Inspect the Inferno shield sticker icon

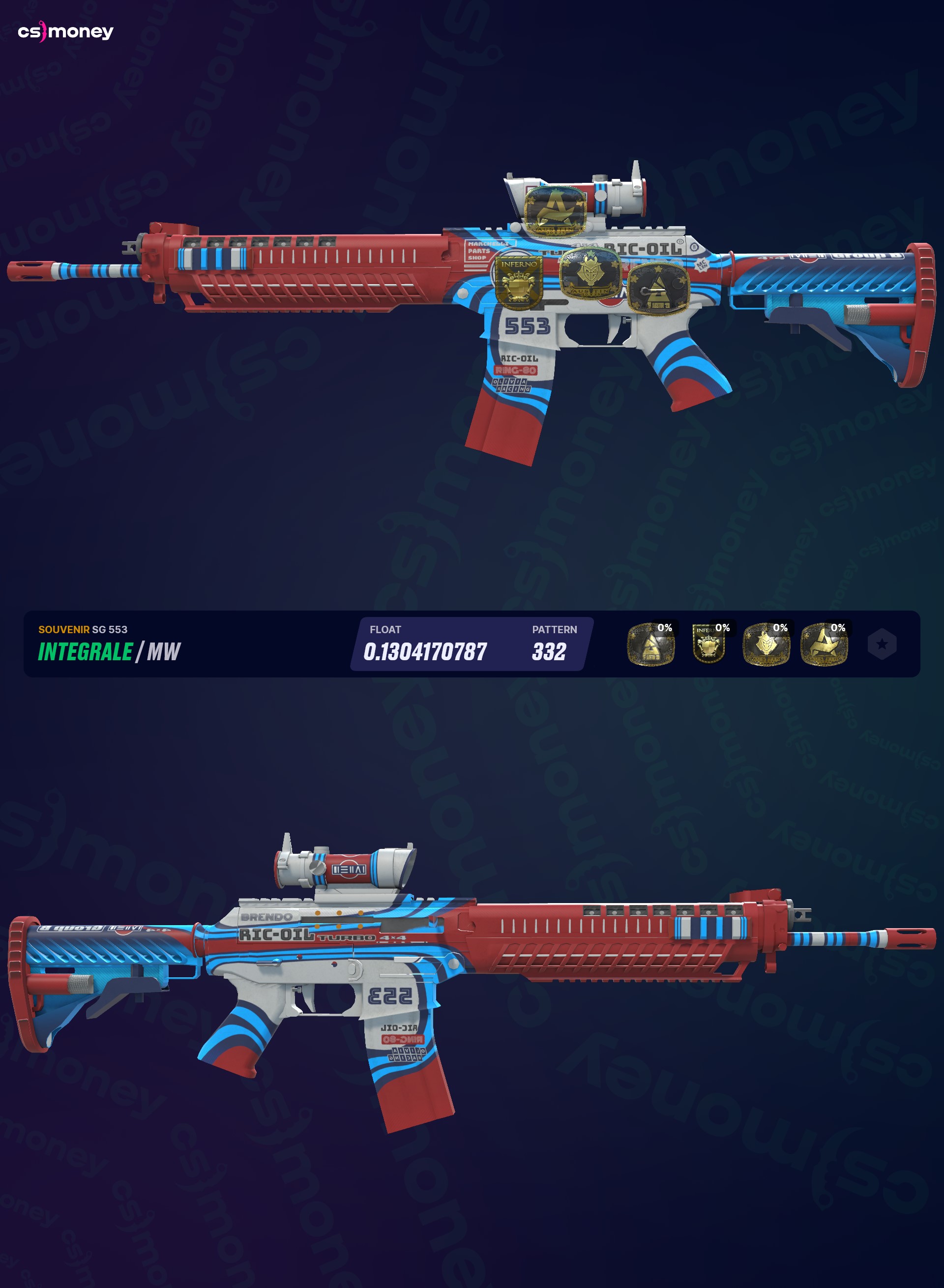(708, 644)
